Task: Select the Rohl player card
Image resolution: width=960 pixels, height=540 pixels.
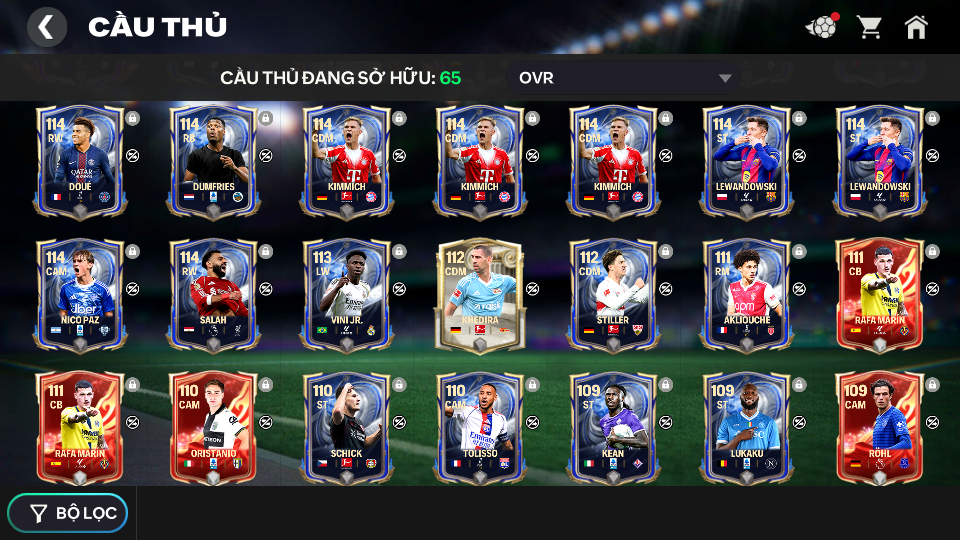Action: coord(878,428)
